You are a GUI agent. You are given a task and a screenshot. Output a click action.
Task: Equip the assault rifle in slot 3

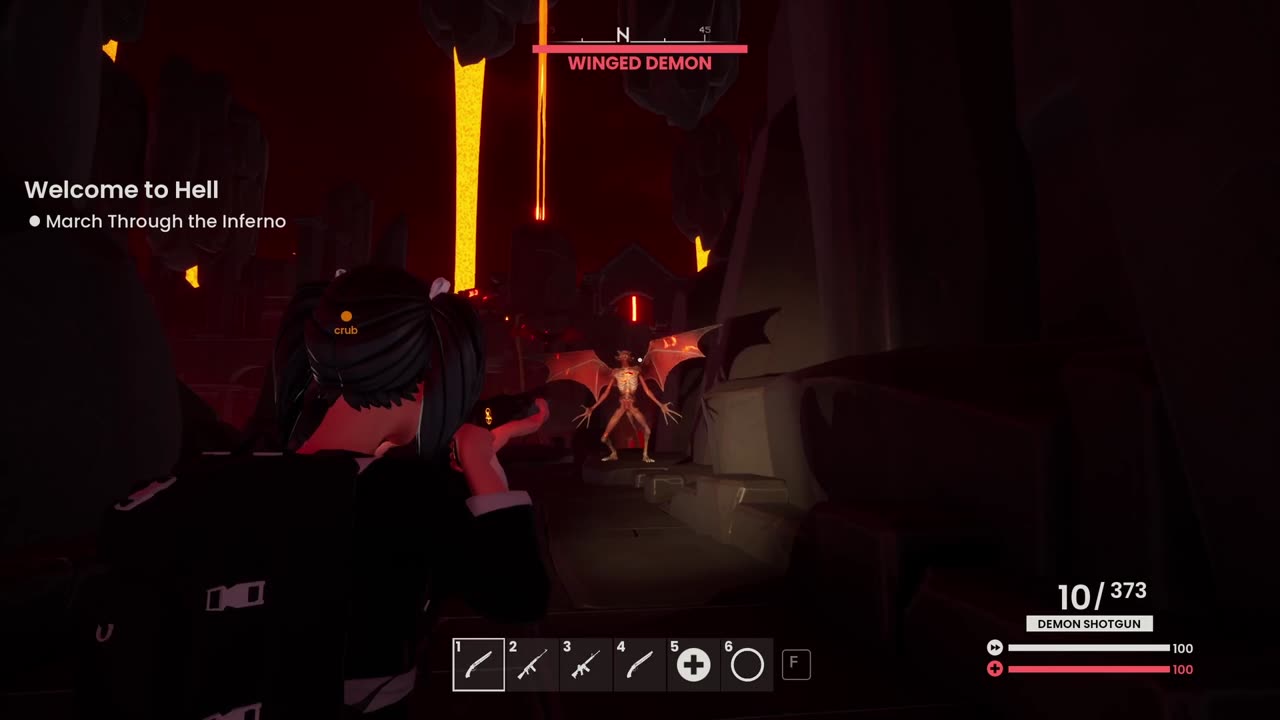(586, 664)
